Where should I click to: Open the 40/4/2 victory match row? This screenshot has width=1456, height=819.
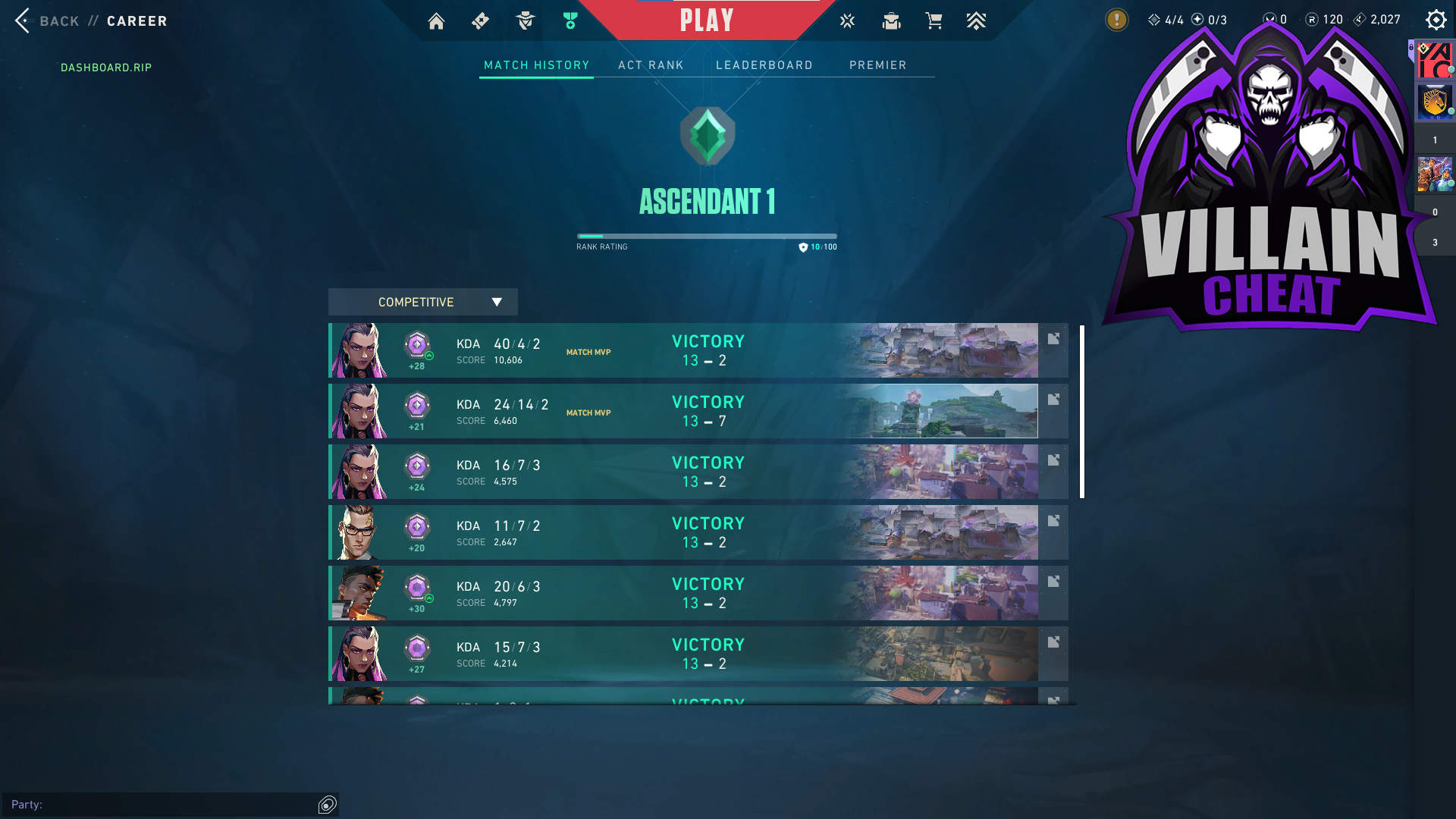pyautogui.click(x=682, y=350)
